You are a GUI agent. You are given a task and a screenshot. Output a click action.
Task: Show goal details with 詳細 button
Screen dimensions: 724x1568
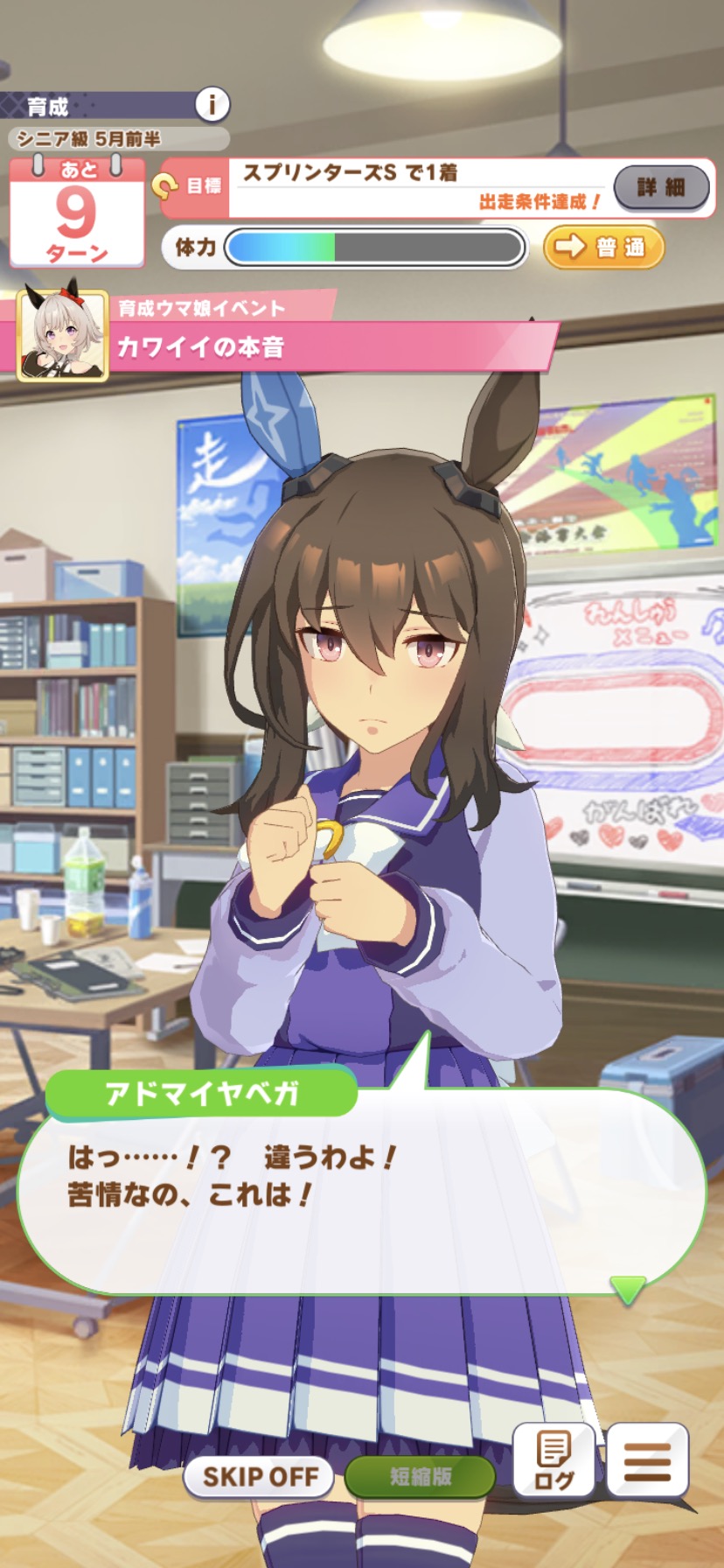pos(661,186)
